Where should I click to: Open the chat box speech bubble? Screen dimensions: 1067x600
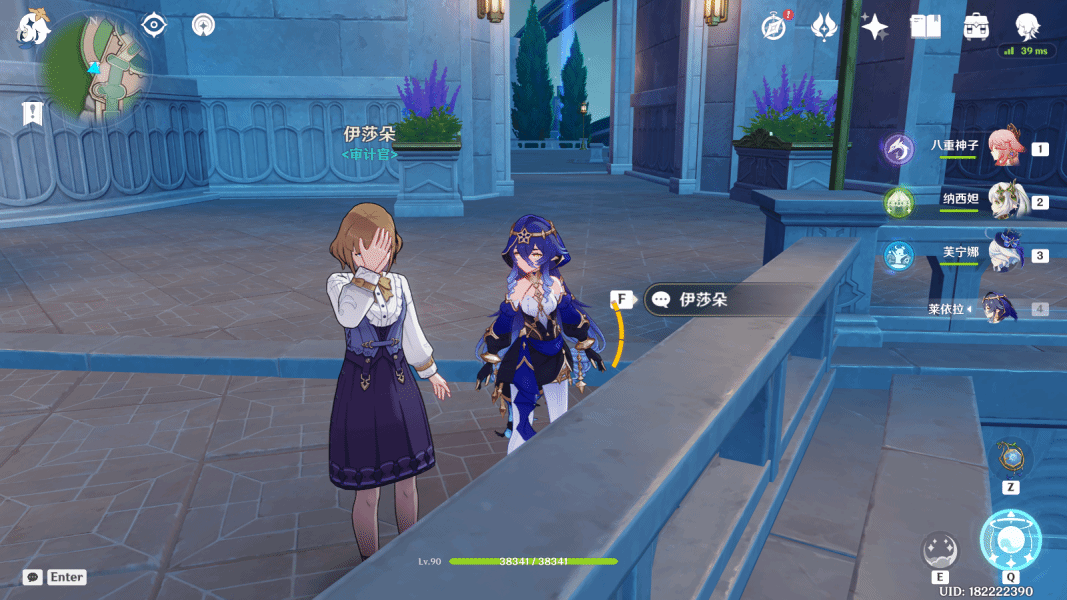pos(33,577)
